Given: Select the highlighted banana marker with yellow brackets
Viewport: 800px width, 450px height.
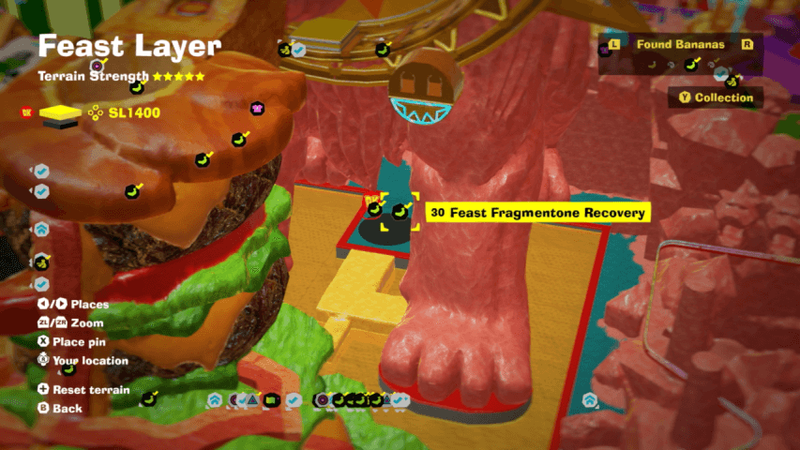Looking at the screenshot, I should pos(400,211).
